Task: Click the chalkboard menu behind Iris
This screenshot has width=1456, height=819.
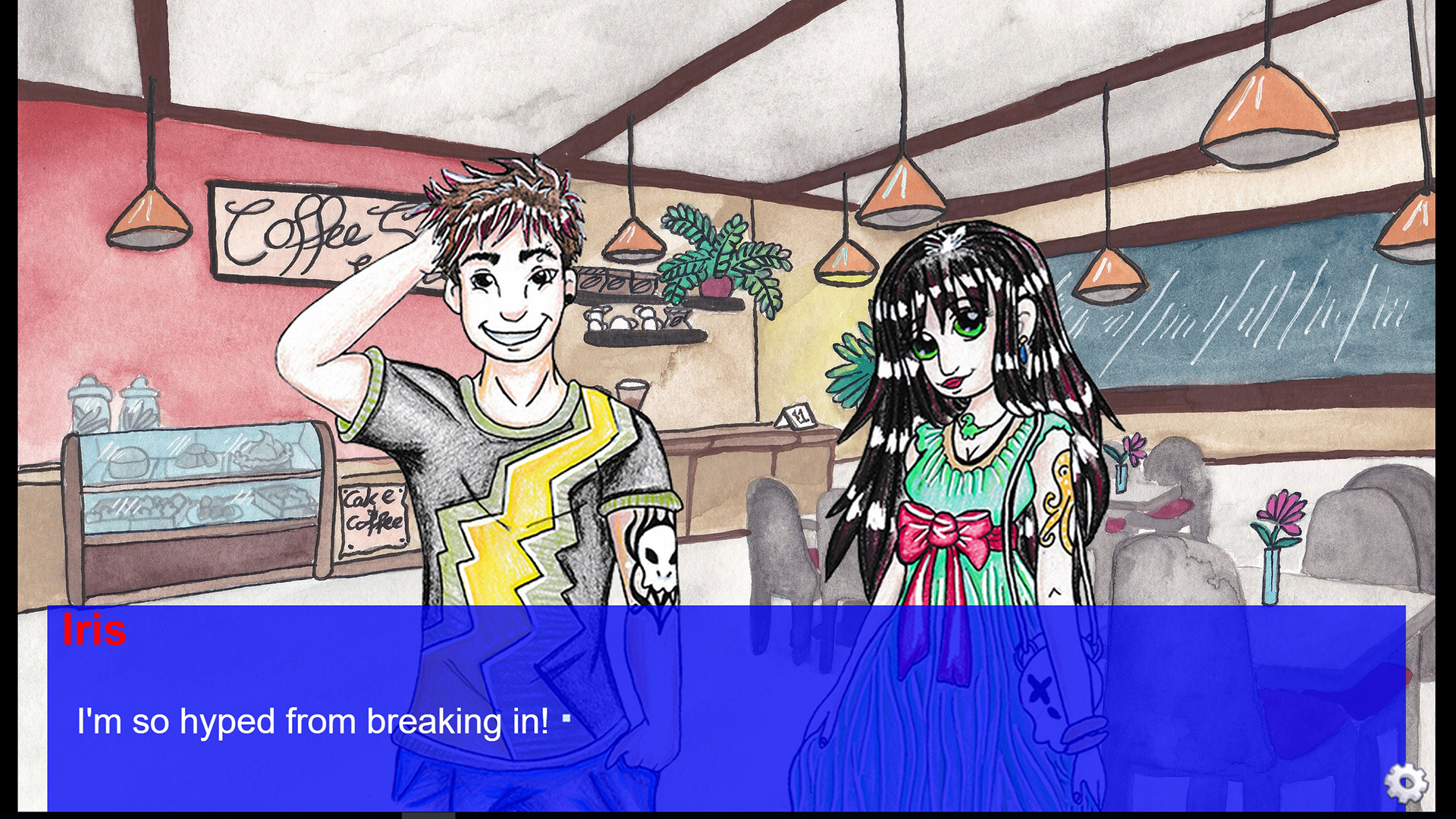Action: (1251, 318)
